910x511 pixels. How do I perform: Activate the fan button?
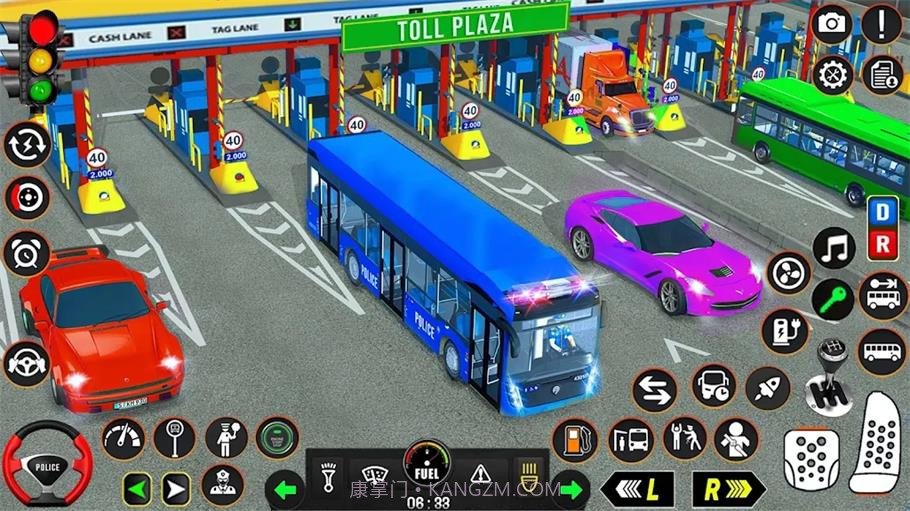[788, 272]
